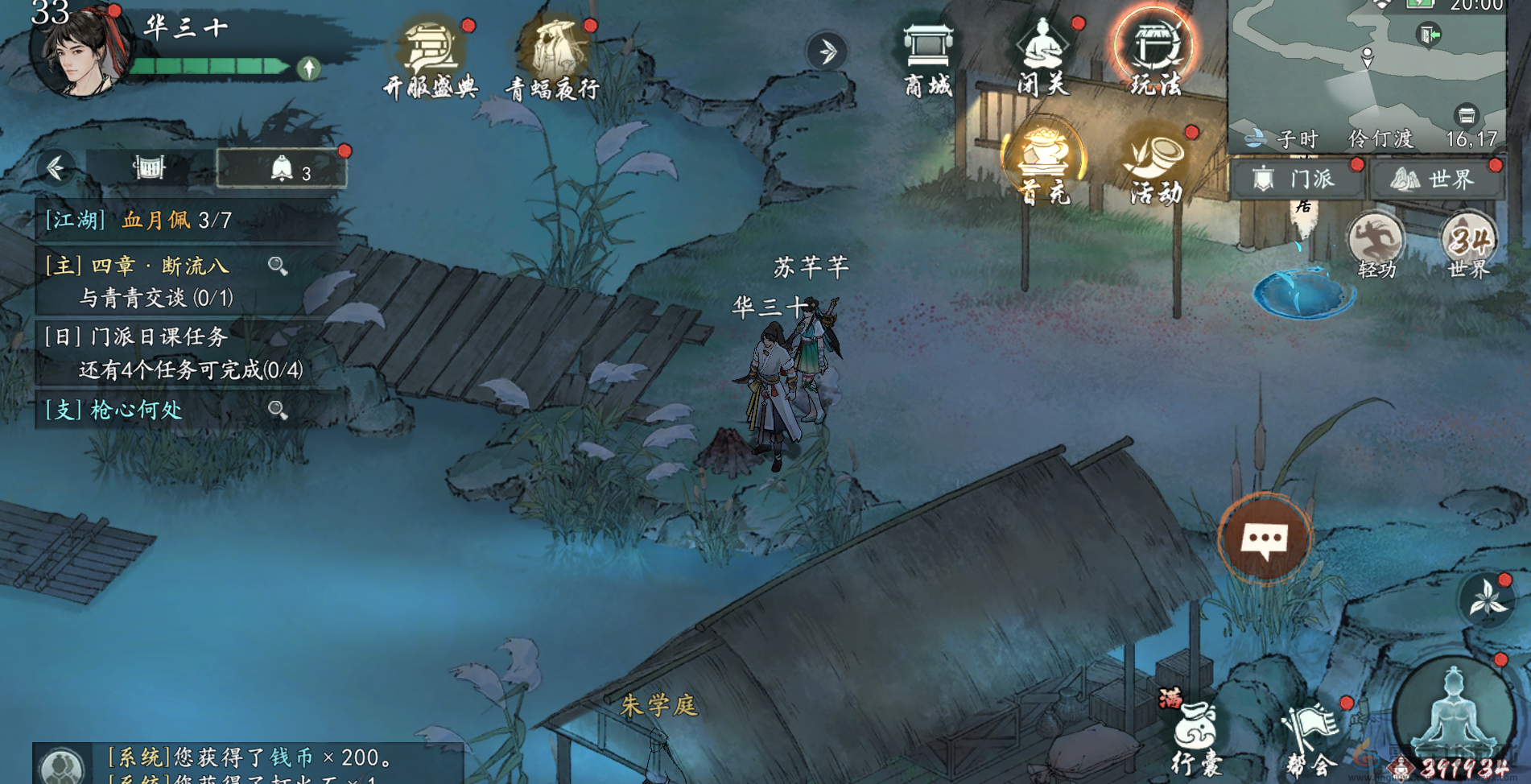Open the 闭关 meditation menu
The height and width of the screenshot is (784, 1531).
tap(1042, 58)
